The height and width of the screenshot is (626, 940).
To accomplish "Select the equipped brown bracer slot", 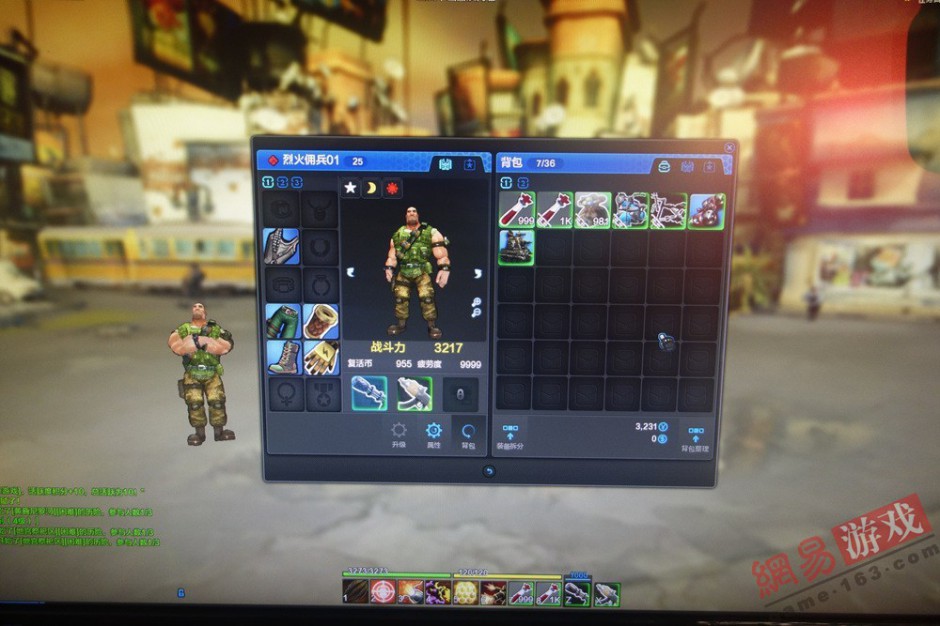I will pyautogui.click(x=320, y=321).
